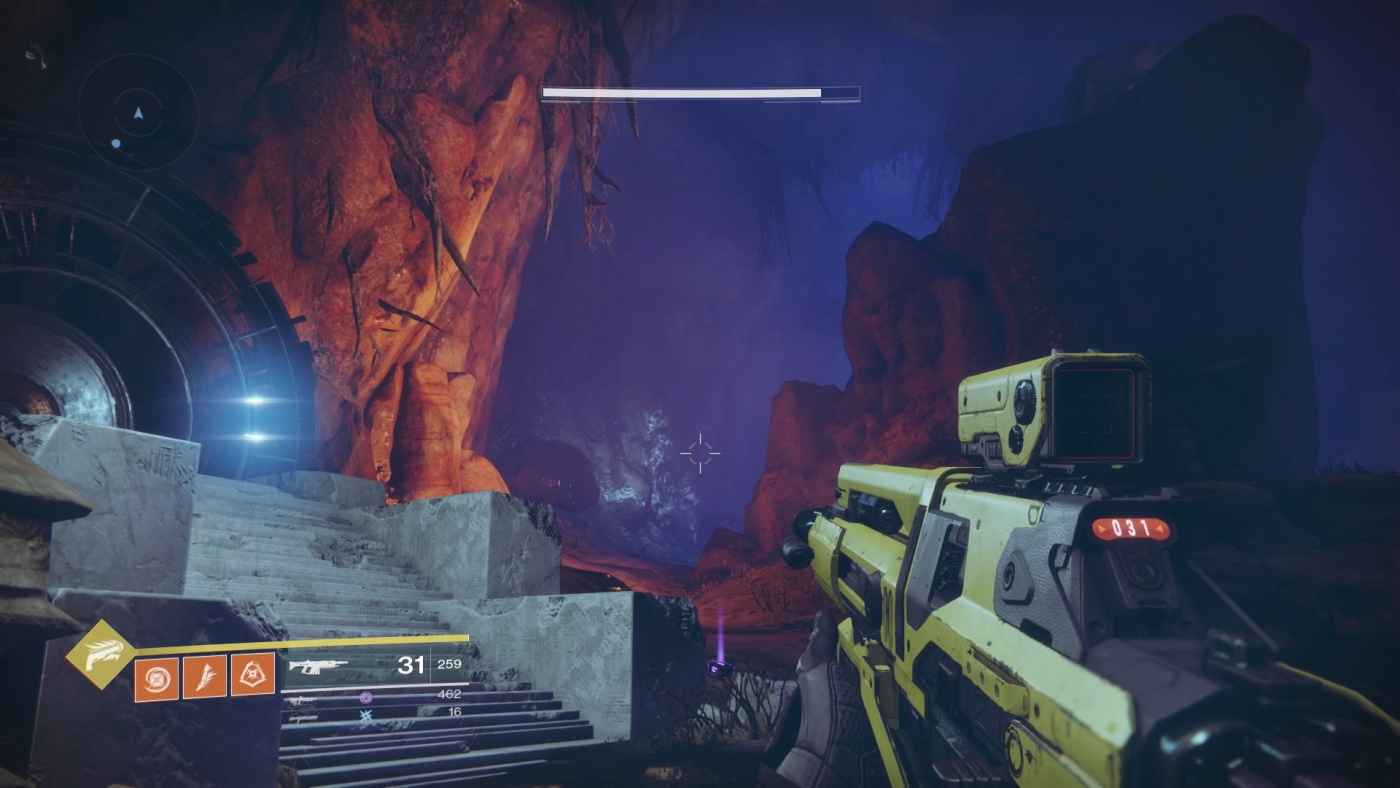
Task: Expand the reserve ammo count 259
Action: [447, 664]
